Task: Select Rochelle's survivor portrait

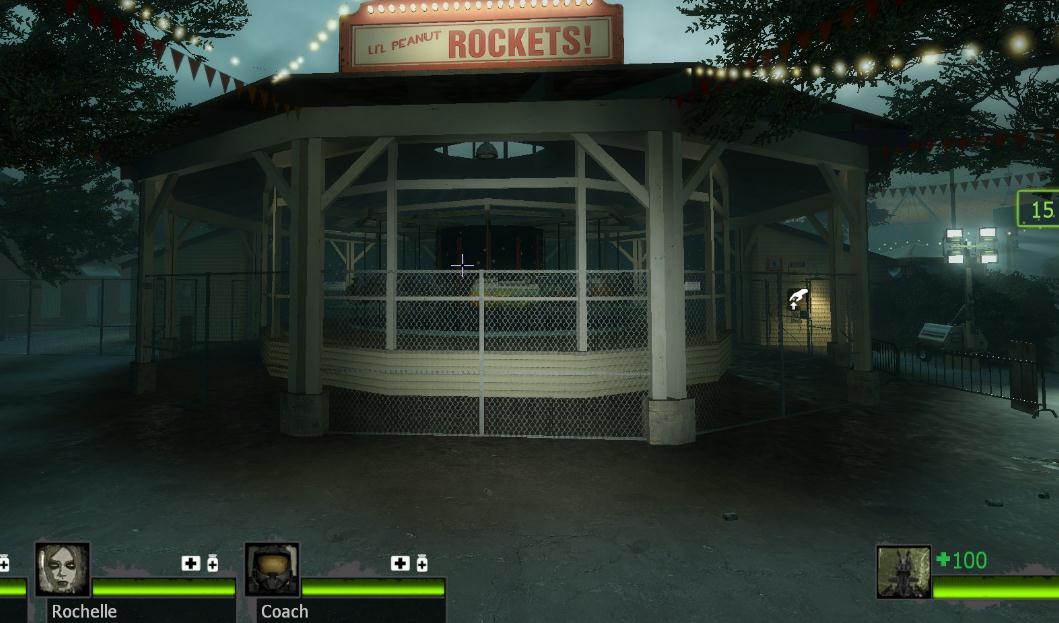Action: 63,570
